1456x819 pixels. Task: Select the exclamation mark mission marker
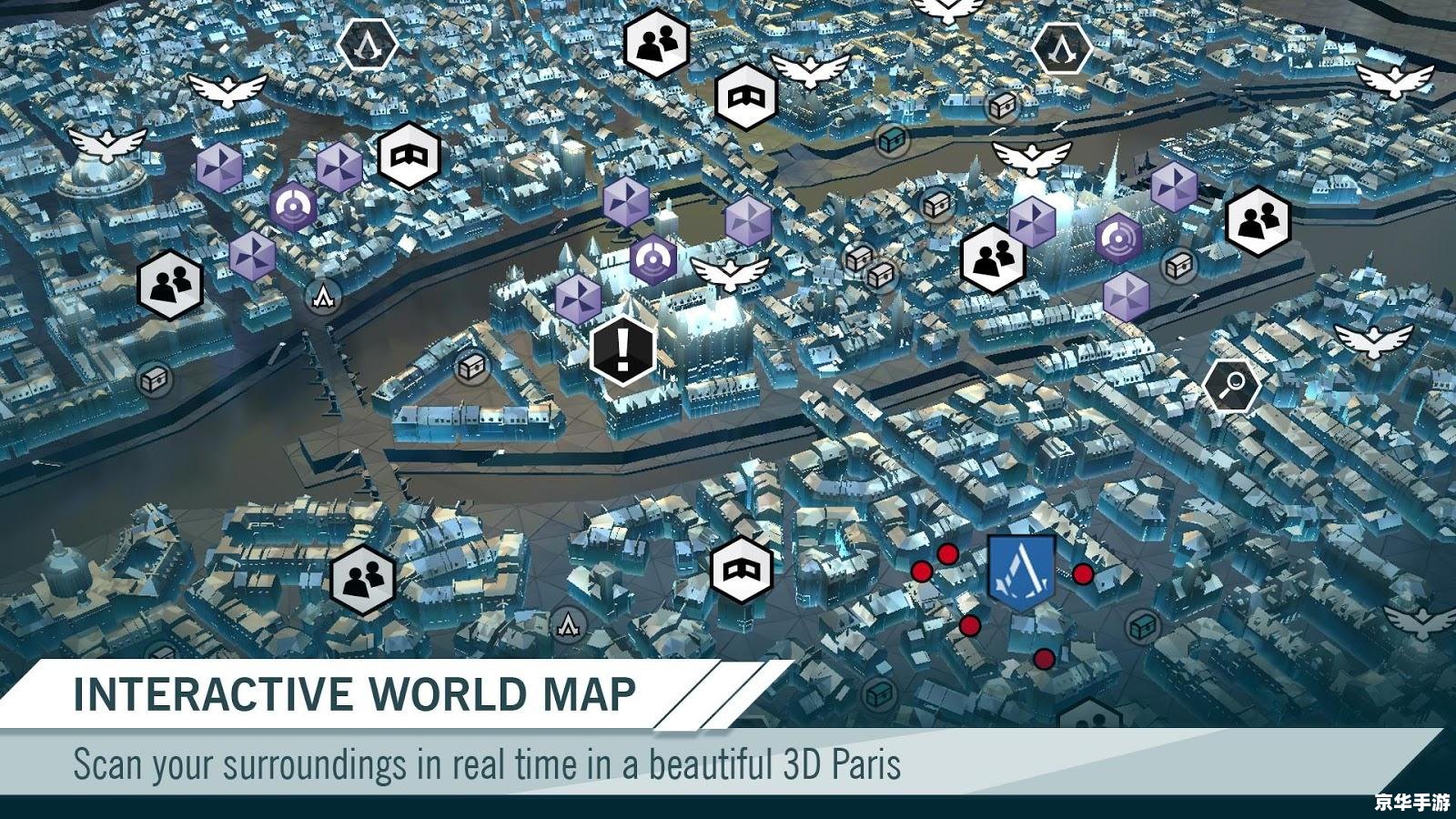(622, 349)
